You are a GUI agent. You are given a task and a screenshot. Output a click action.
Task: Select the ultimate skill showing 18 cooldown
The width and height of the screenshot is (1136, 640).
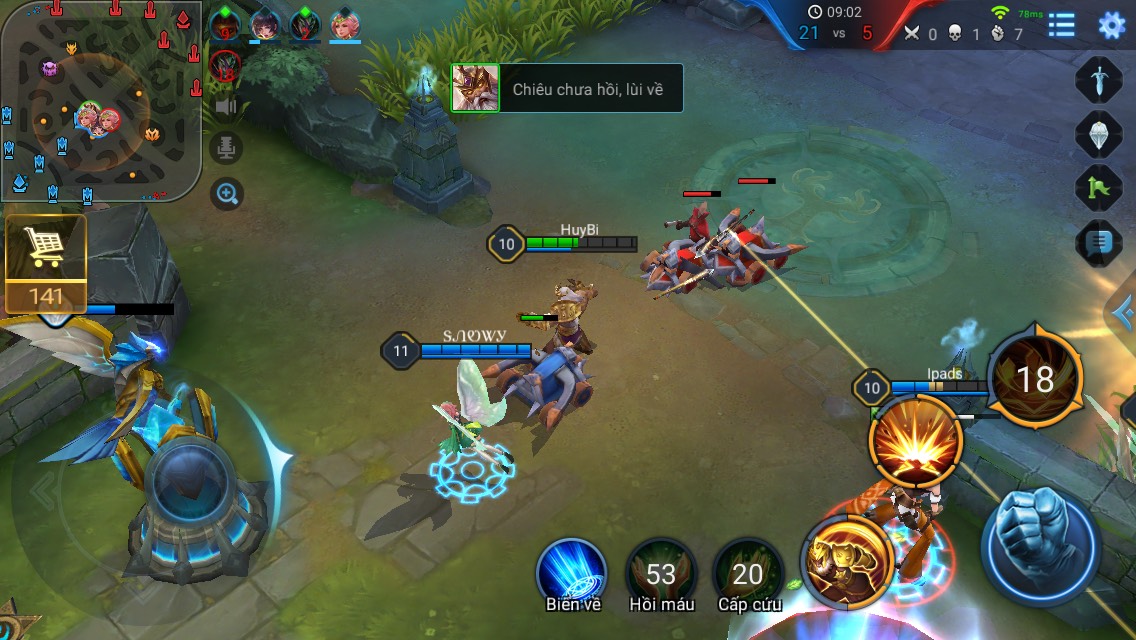point(1034,379)
